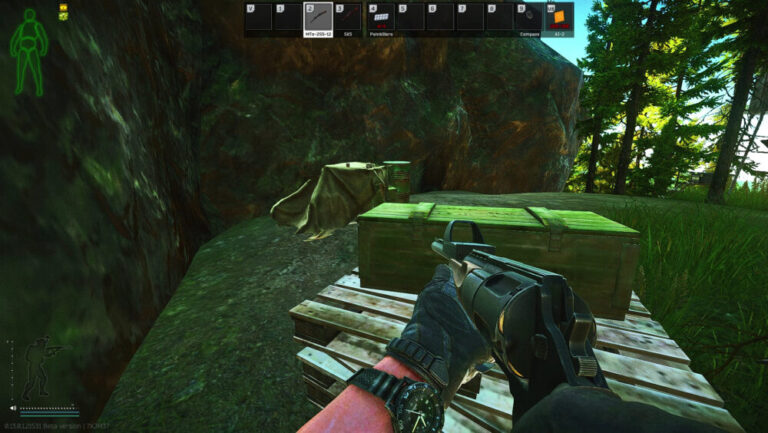
Task: Select the orange AI-2 medkit slot
Action: 559,18
